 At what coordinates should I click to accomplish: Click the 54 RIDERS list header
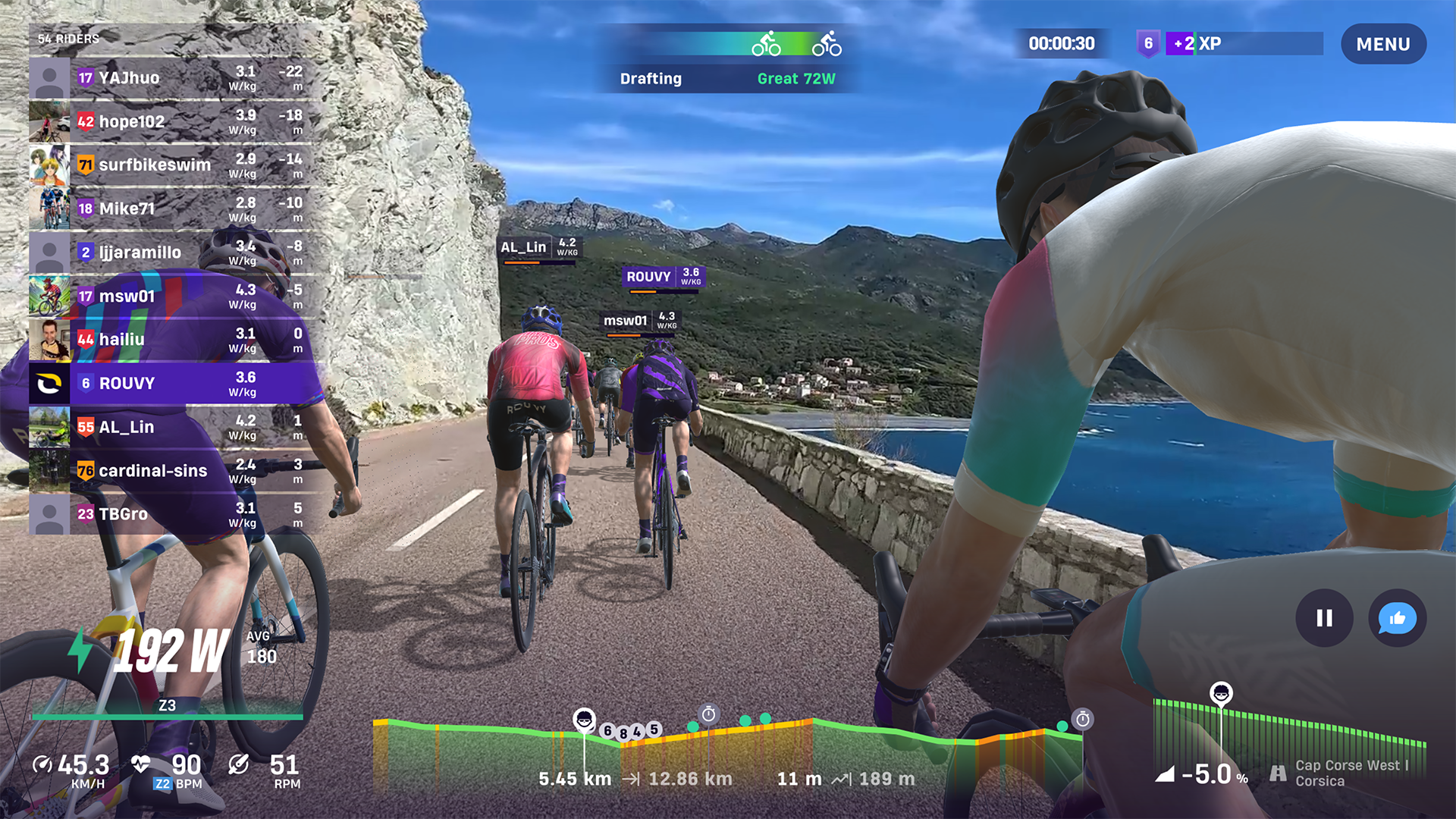coord(67,36)
